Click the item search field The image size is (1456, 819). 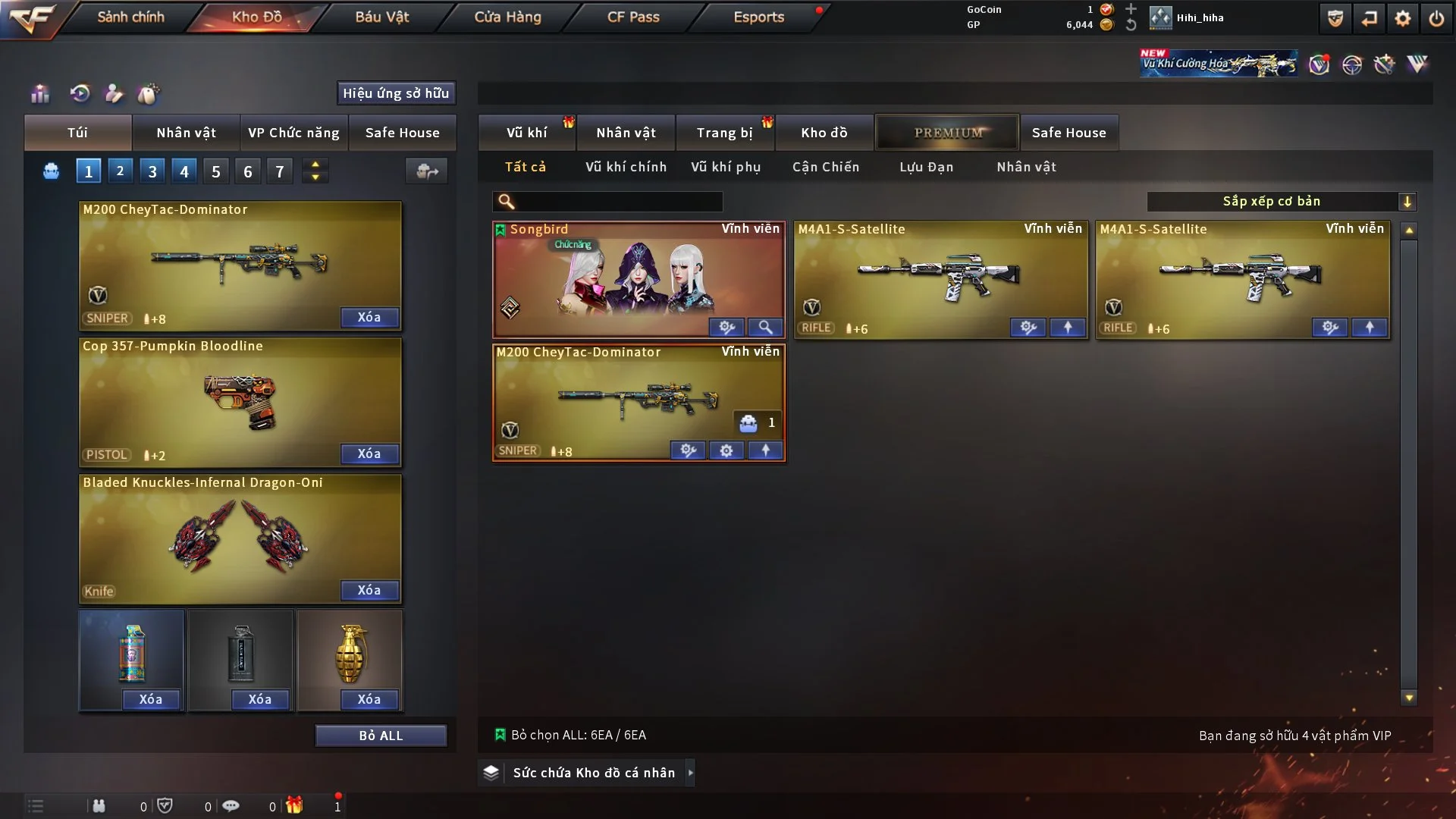point(618,201)
